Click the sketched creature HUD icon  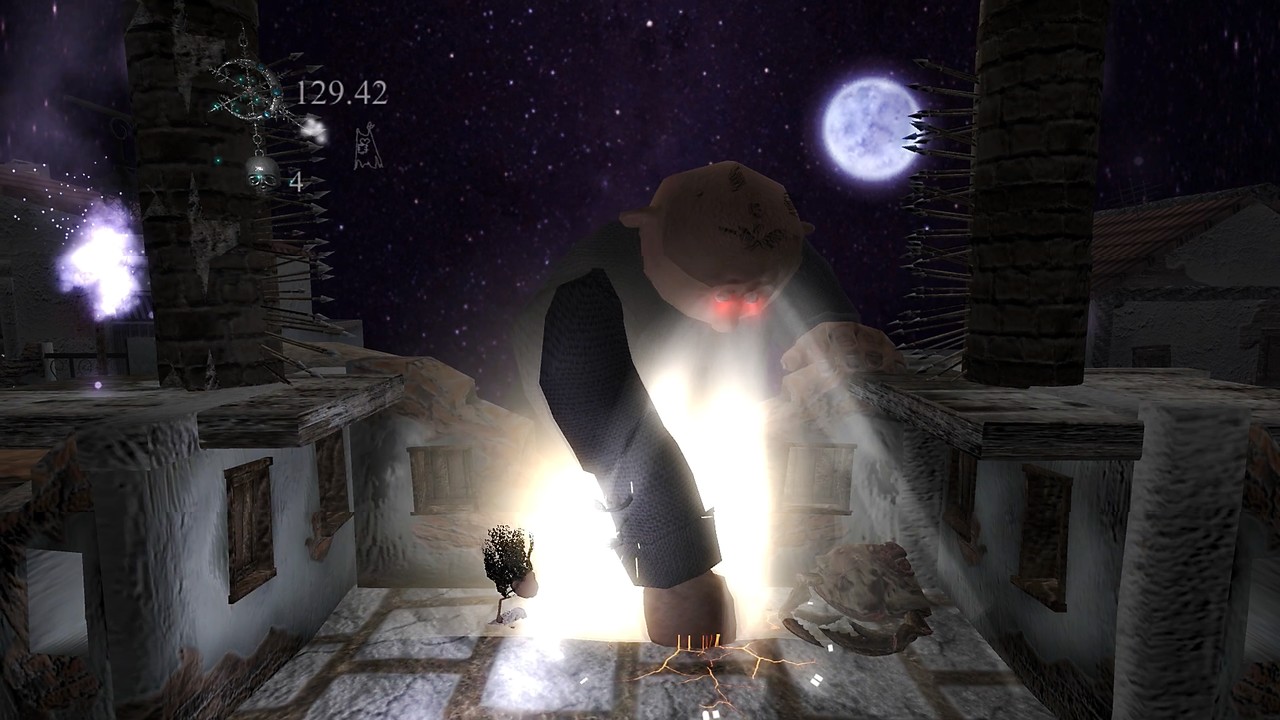click(365, 146)
